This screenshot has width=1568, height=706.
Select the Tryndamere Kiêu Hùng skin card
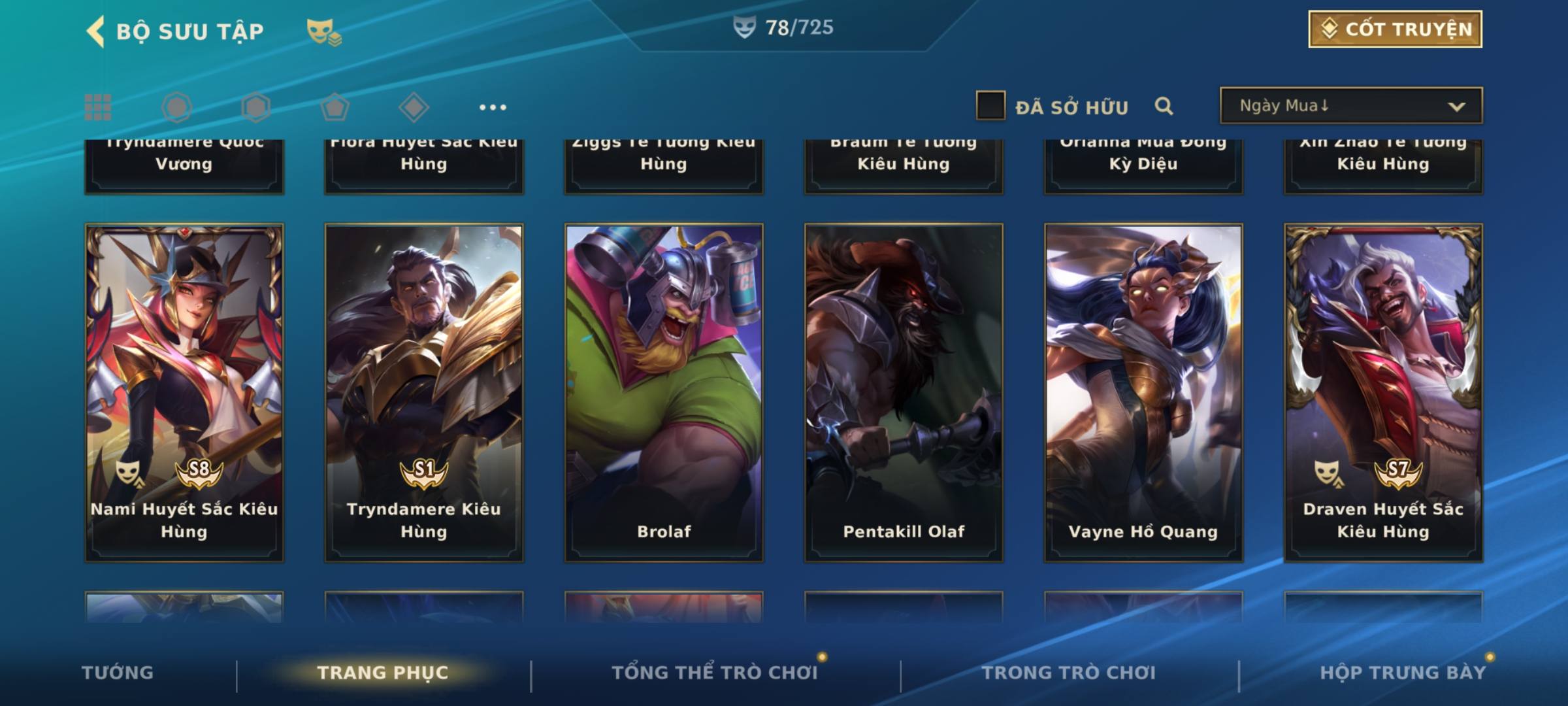point(424,392)
